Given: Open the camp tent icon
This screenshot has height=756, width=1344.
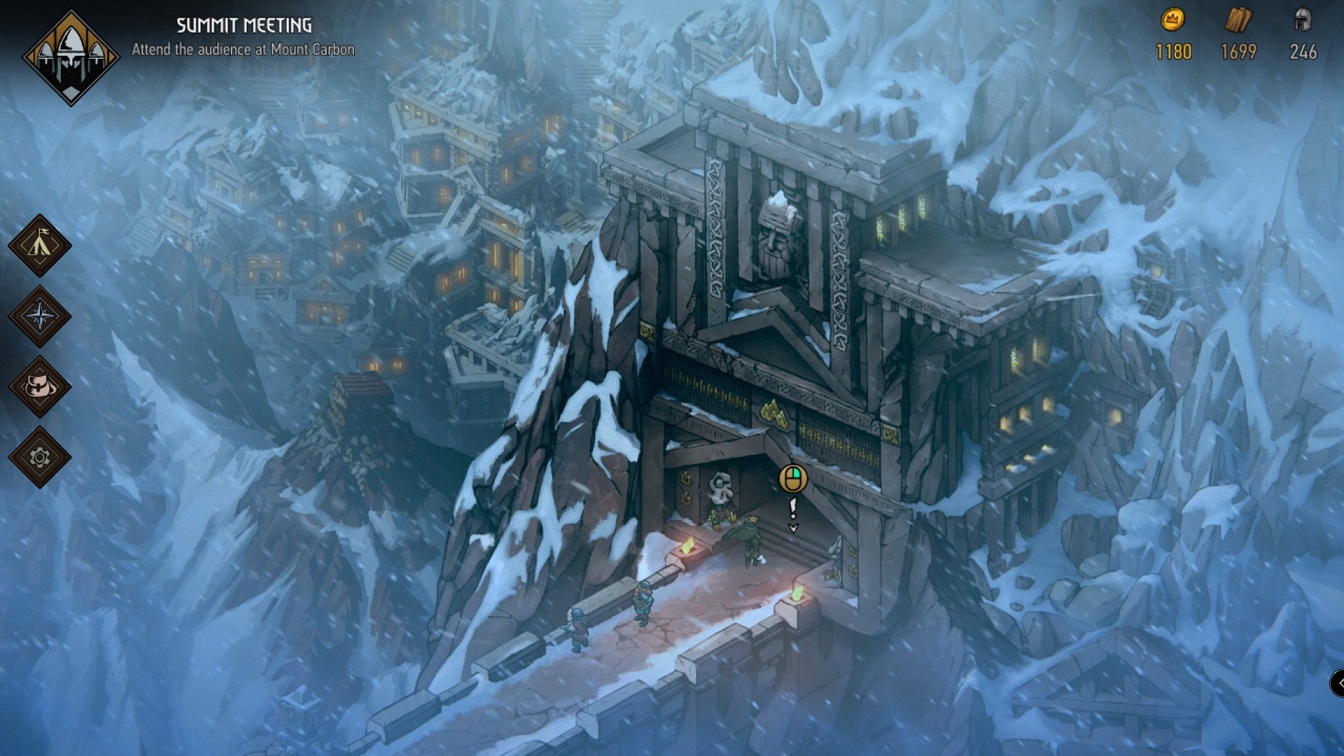Looking at the screenshot, I should [40, 245].
